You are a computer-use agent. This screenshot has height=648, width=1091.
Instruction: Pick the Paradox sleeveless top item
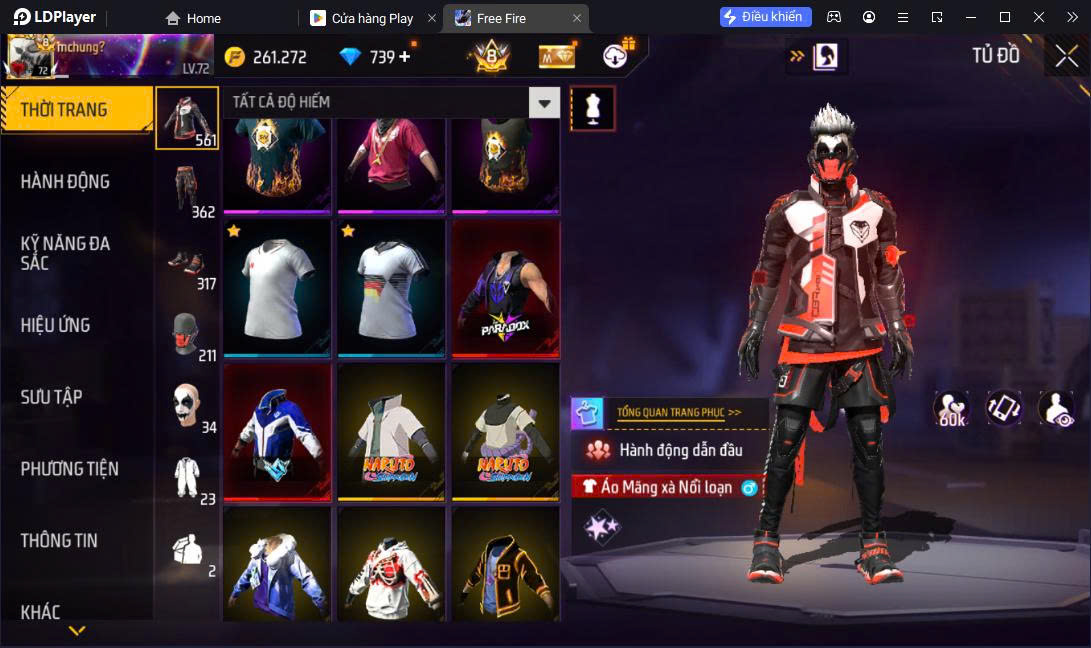[x=505, y=289]
